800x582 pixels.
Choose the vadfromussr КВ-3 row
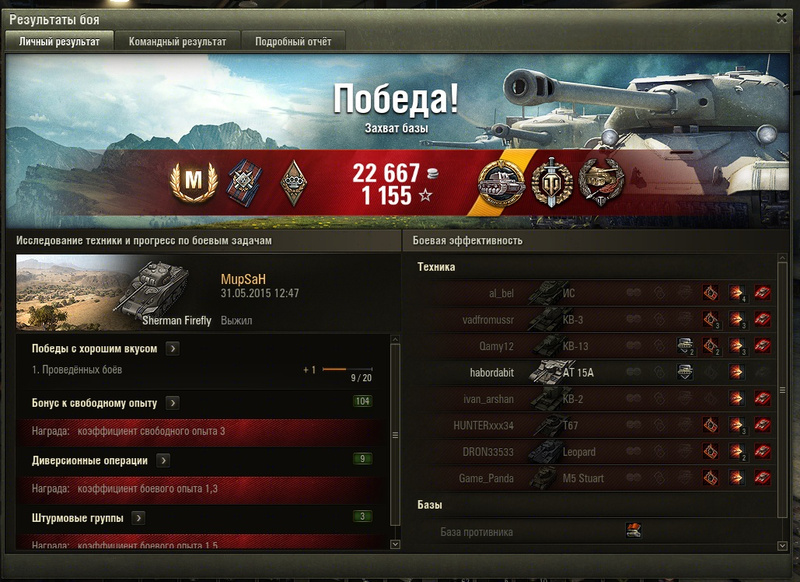click(590, 320)
